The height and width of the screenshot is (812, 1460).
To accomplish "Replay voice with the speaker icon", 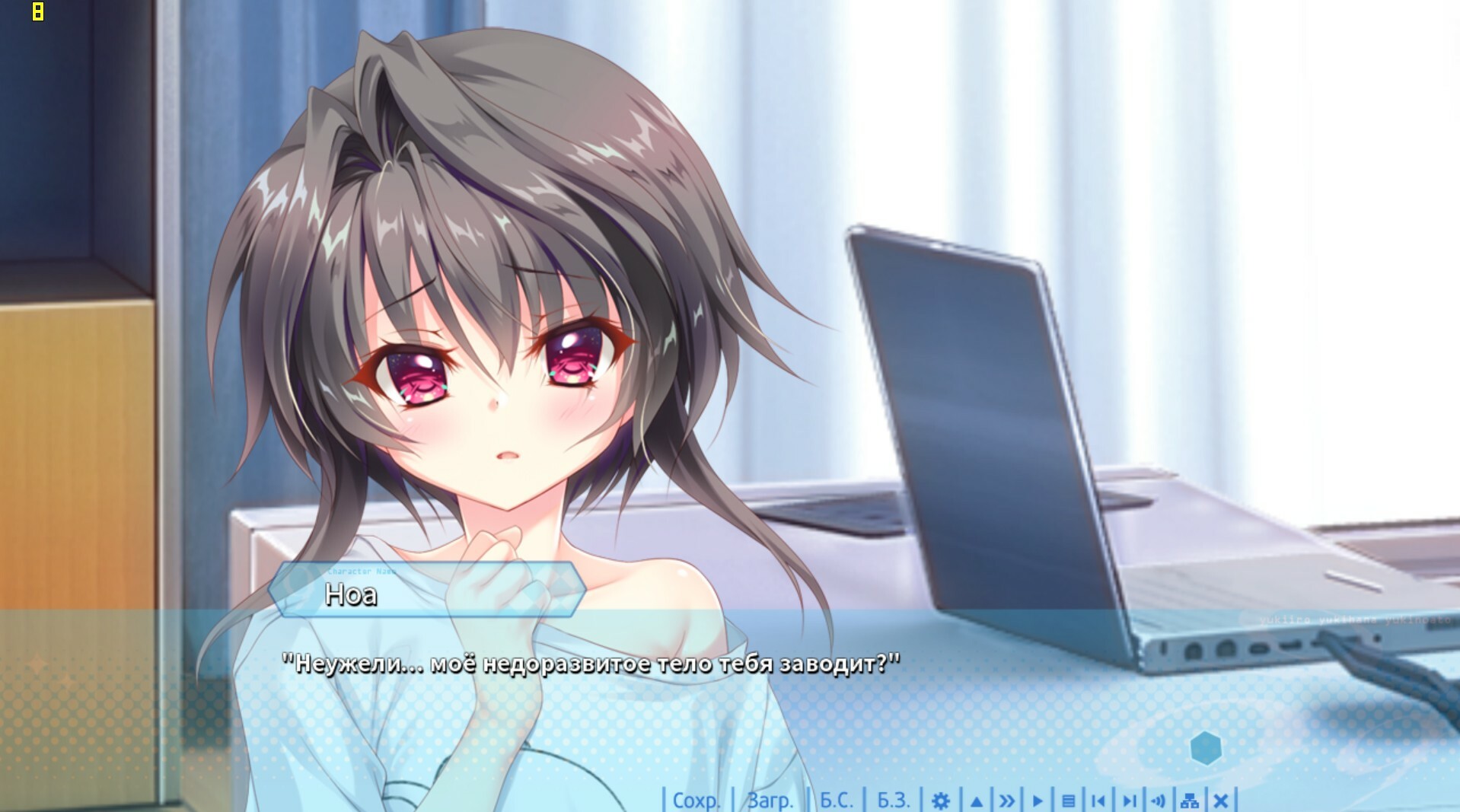I will point(1159,801).
